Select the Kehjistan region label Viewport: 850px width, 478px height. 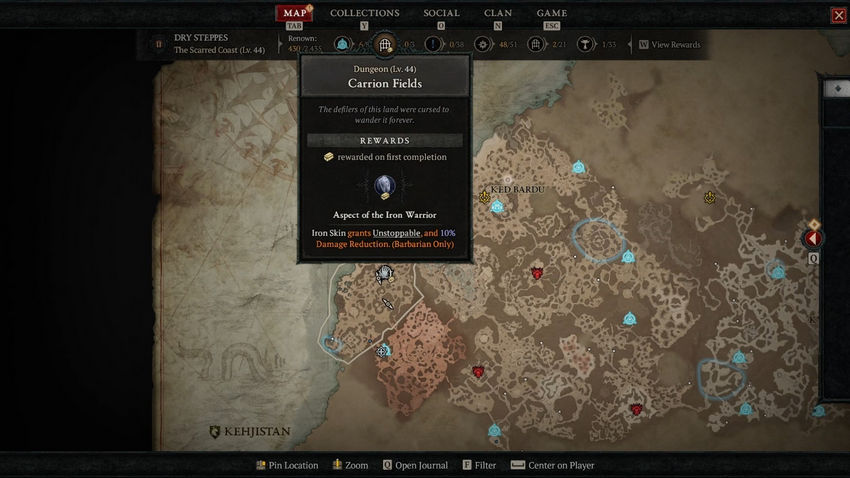pyautogui.click(x=250, y=432)
